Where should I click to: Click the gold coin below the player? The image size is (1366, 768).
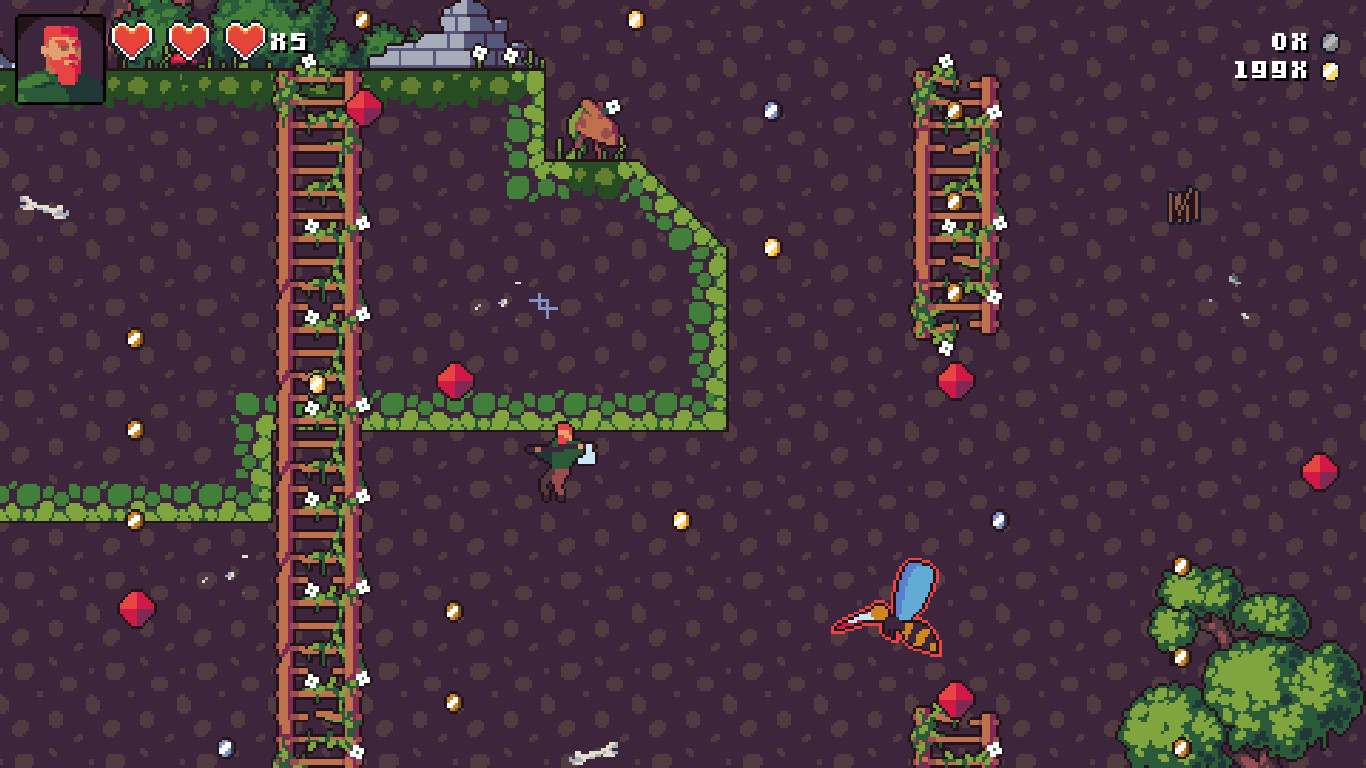(680, 519)
